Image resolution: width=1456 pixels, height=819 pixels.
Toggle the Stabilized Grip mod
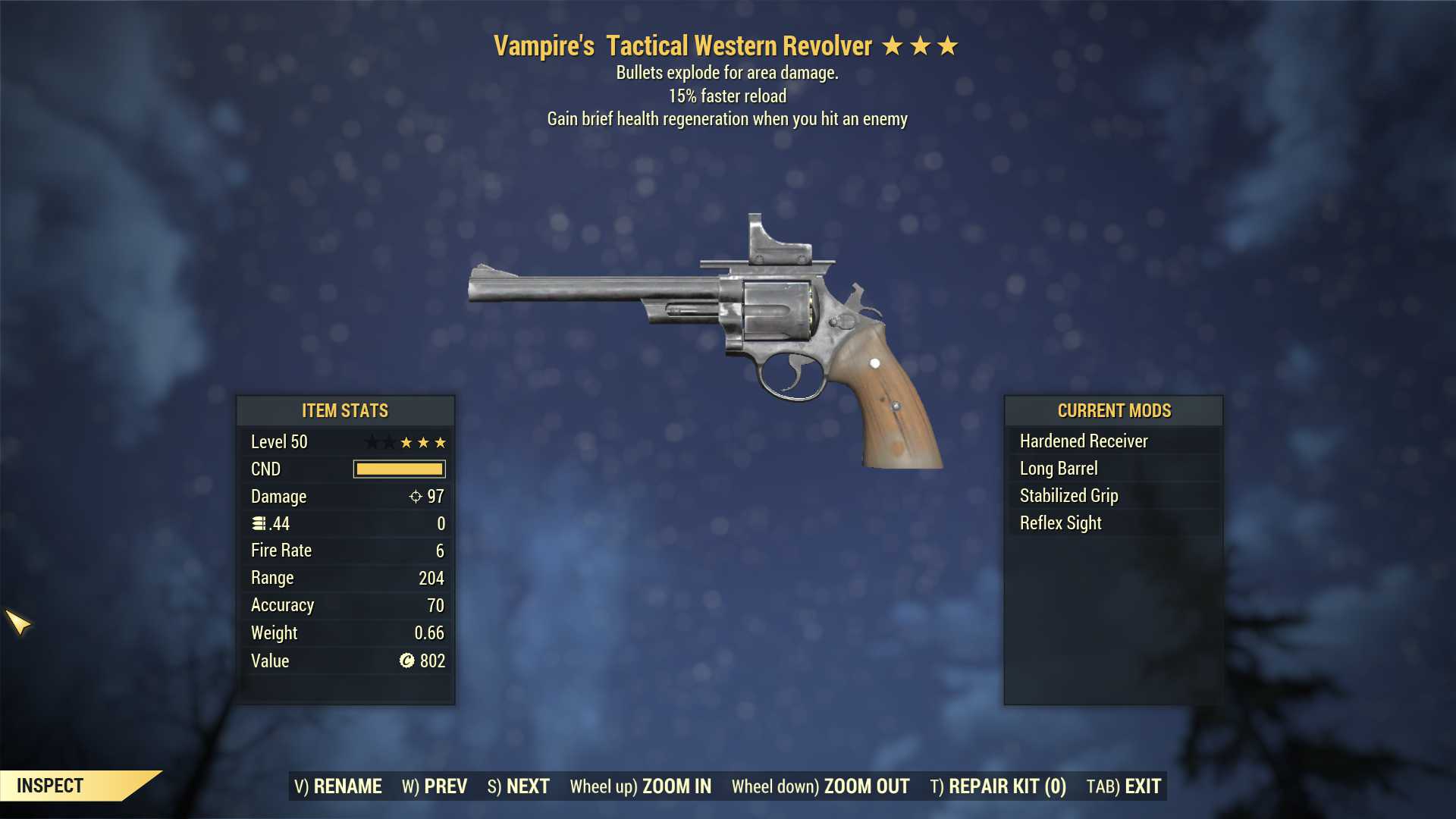click(1068, 495)
